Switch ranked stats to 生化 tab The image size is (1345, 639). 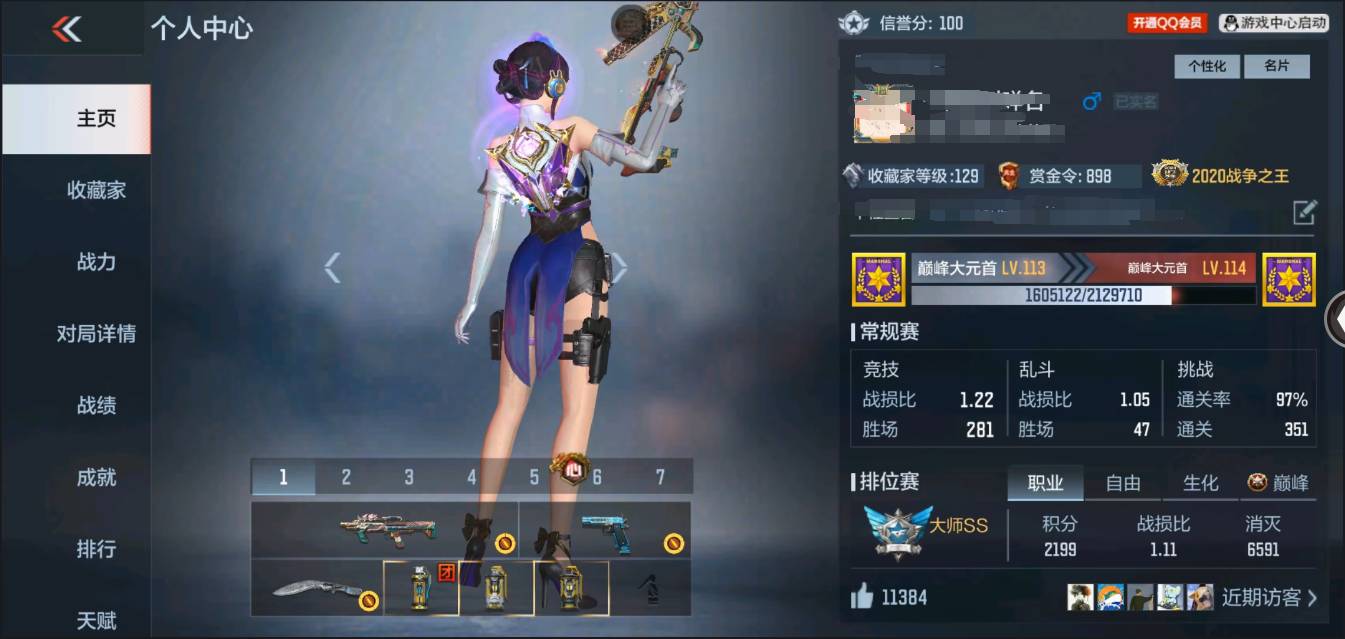pos(1200,483)
